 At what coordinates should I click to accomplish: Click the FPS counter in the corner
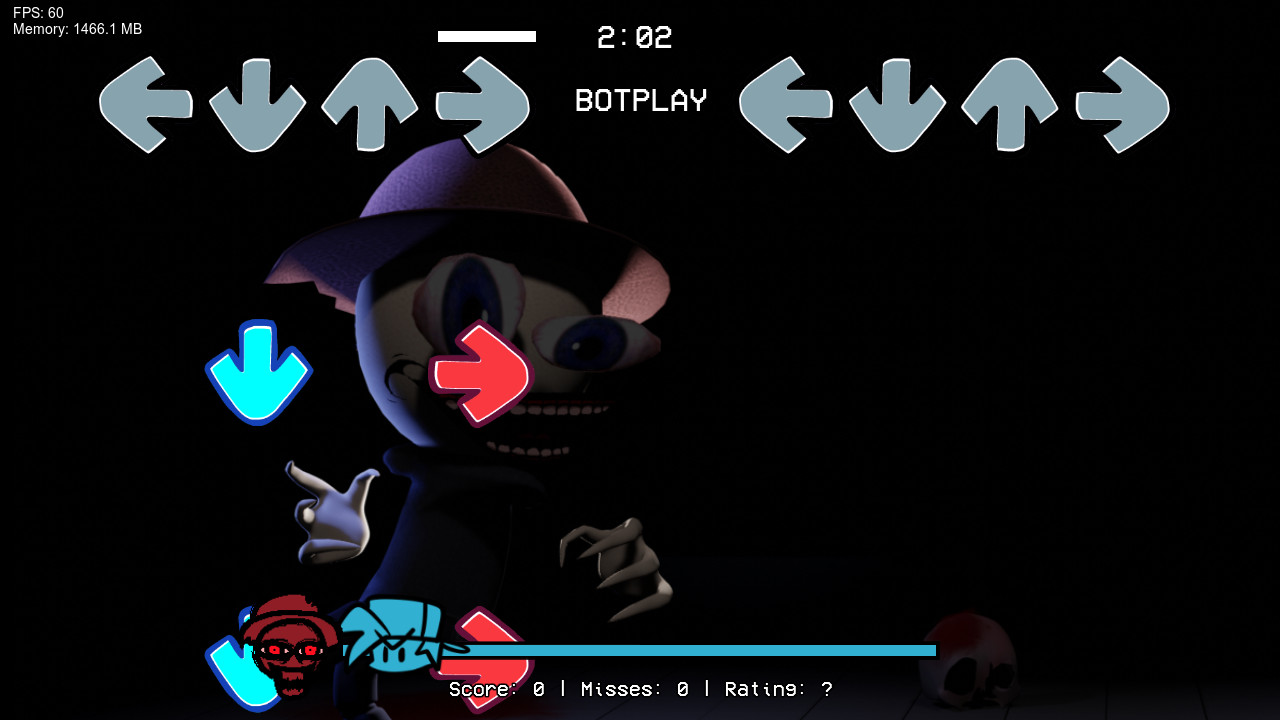[36, 13]
